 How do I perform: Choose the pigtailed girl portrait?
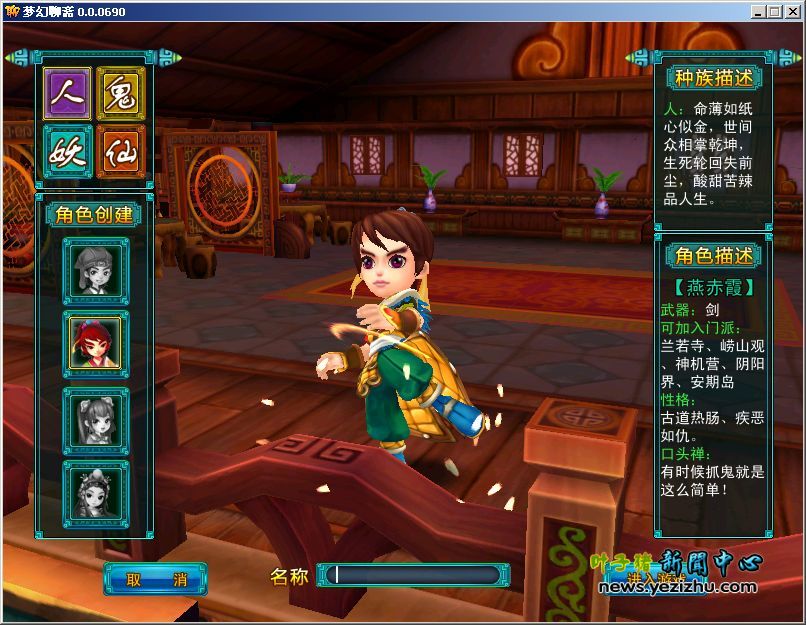tap(96, 421)
